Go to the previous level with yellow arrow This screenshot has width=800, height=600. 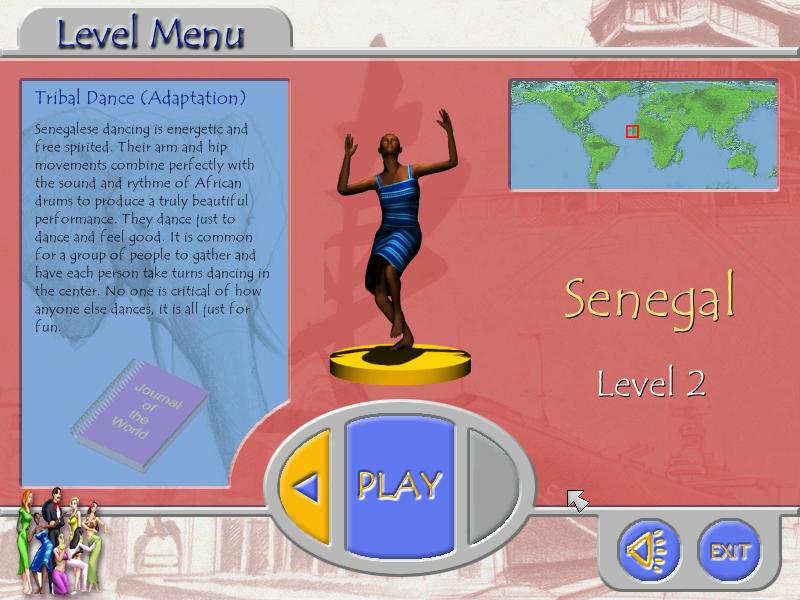[307, 487]
